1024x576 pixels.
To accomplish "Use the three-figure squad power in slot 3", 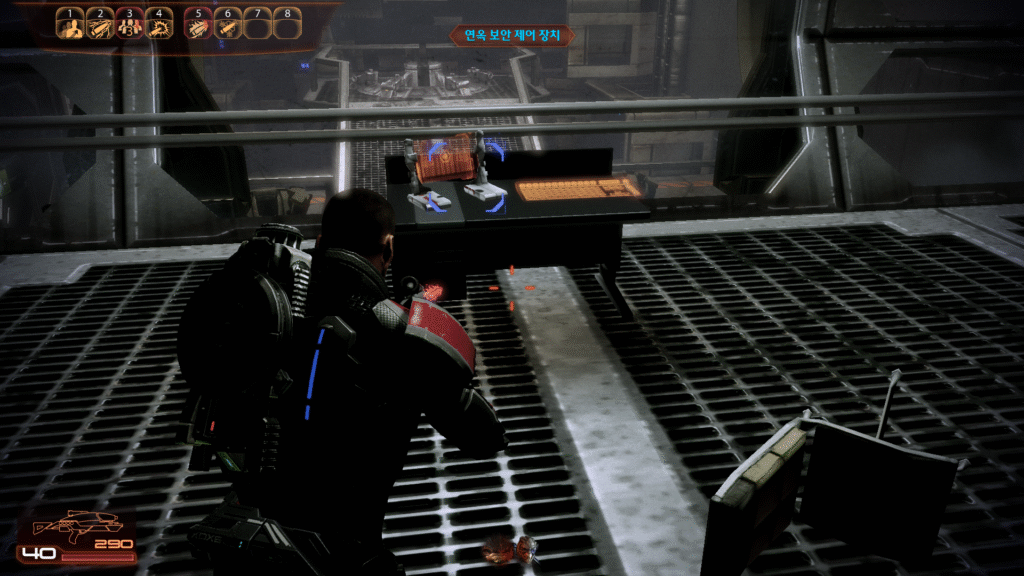I will click(130, 27).
